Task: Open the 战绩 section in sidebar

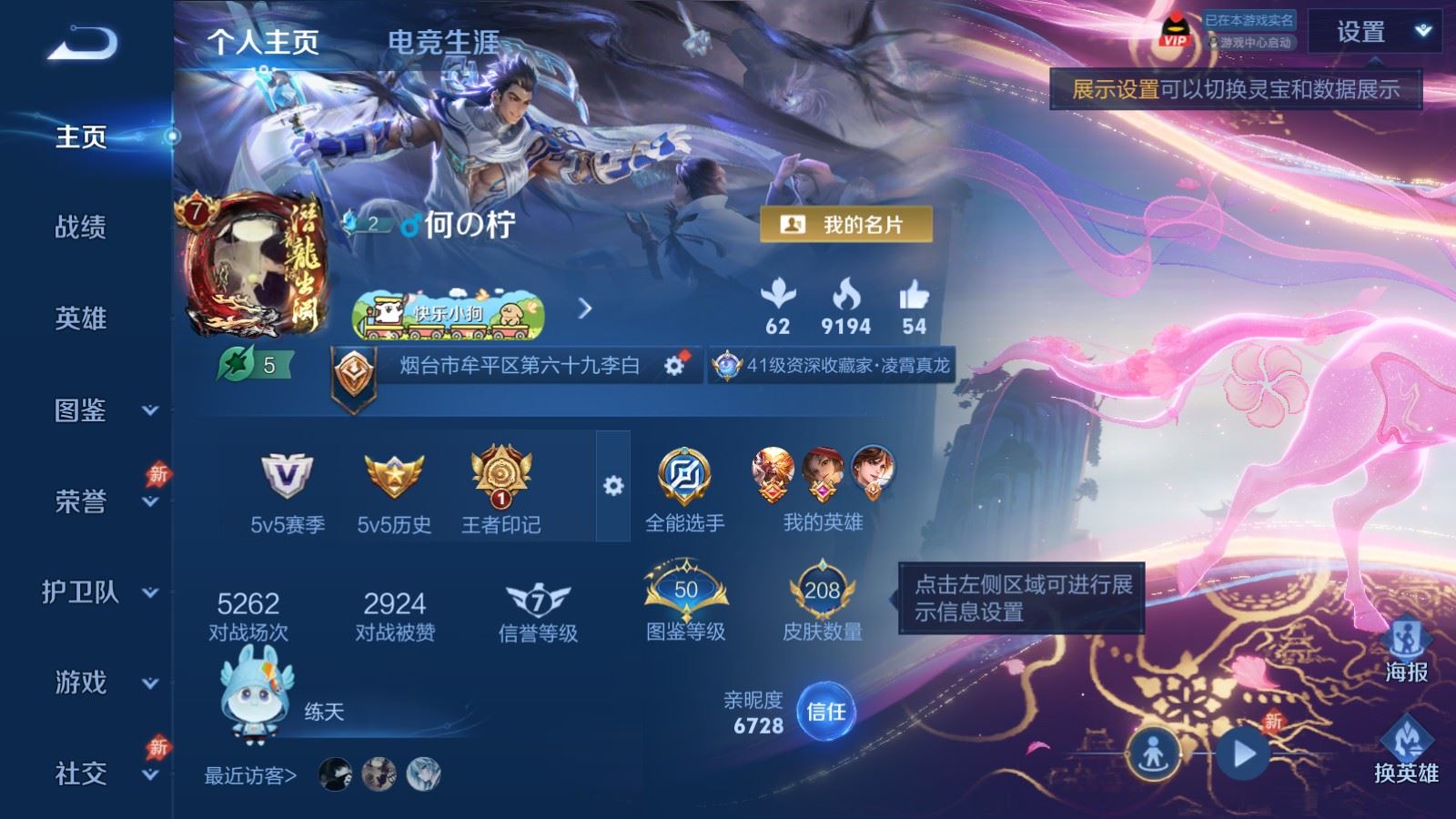Action: (81, 227)
